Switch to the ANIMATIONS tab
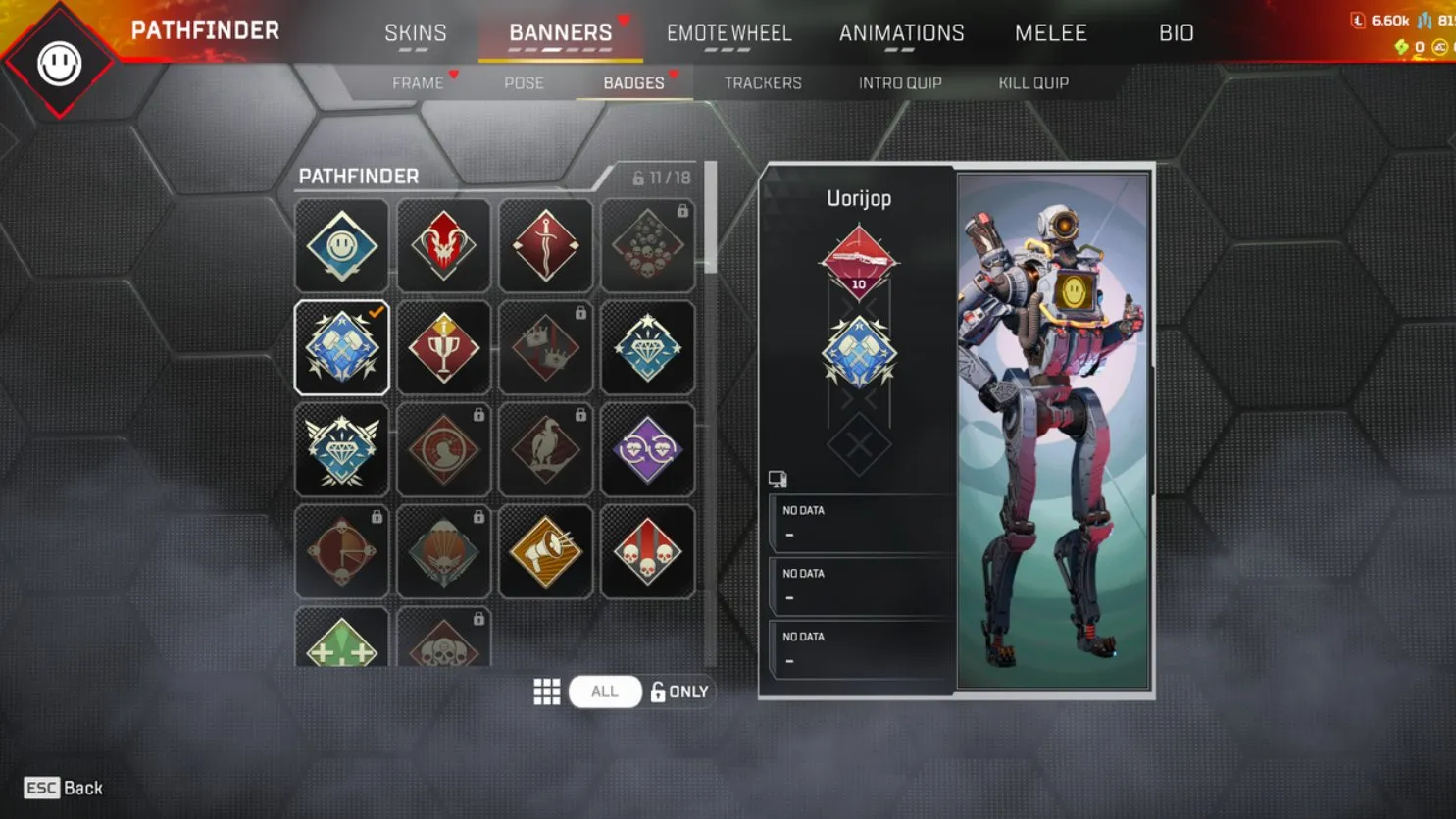 pos(901,32)
